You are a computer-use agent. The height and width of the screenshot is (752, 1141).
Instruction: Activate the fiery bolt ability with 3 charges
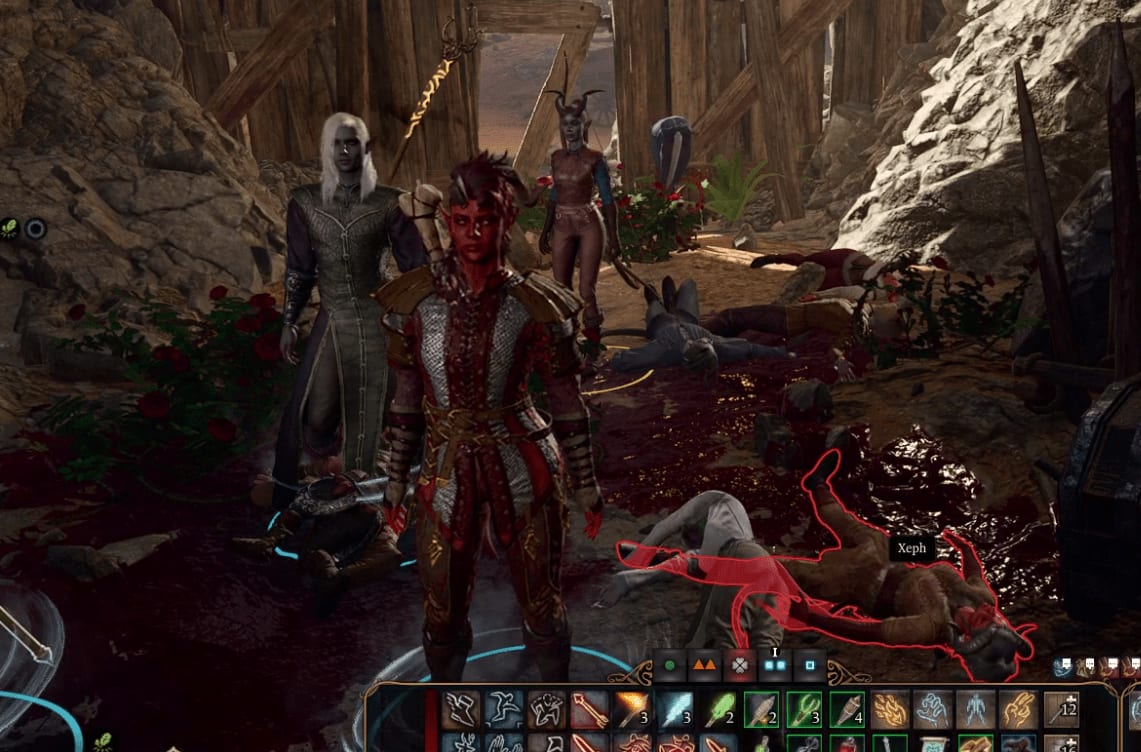click(x=632, y=709)
